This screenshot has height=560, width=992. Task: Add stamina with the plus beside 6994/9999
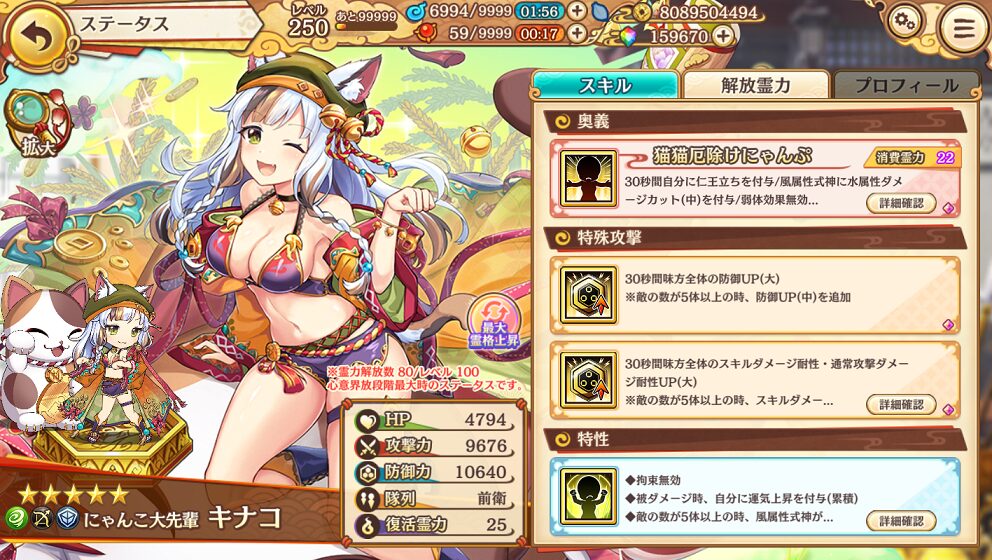(577, 11)
